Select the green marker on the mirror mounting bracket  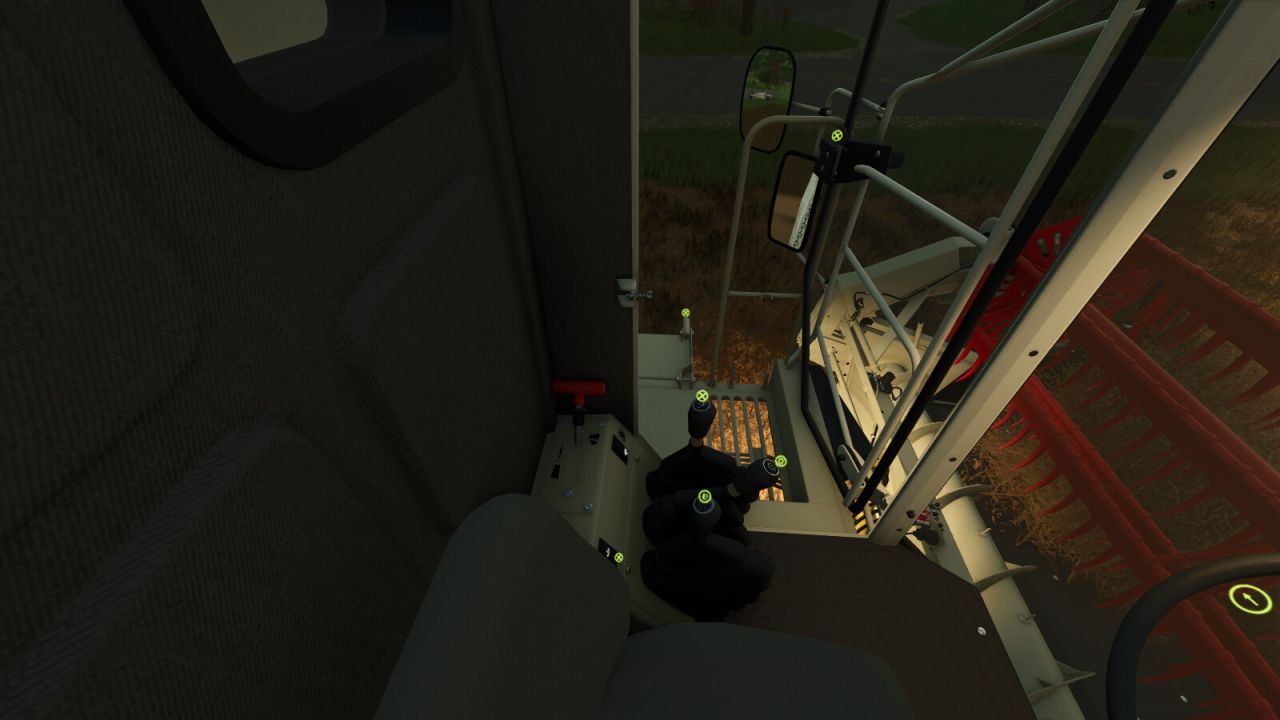pos(835,135)
